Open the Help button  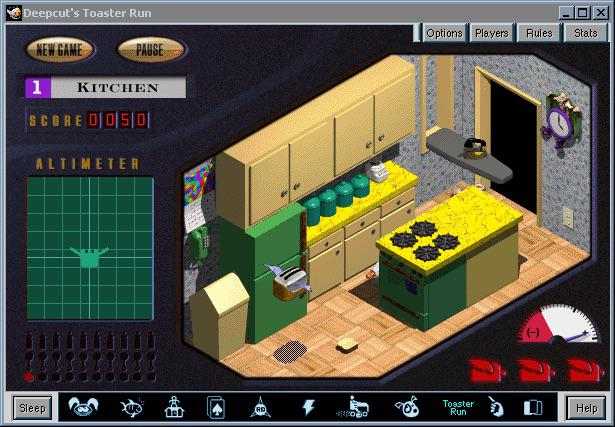pos(584,408)
